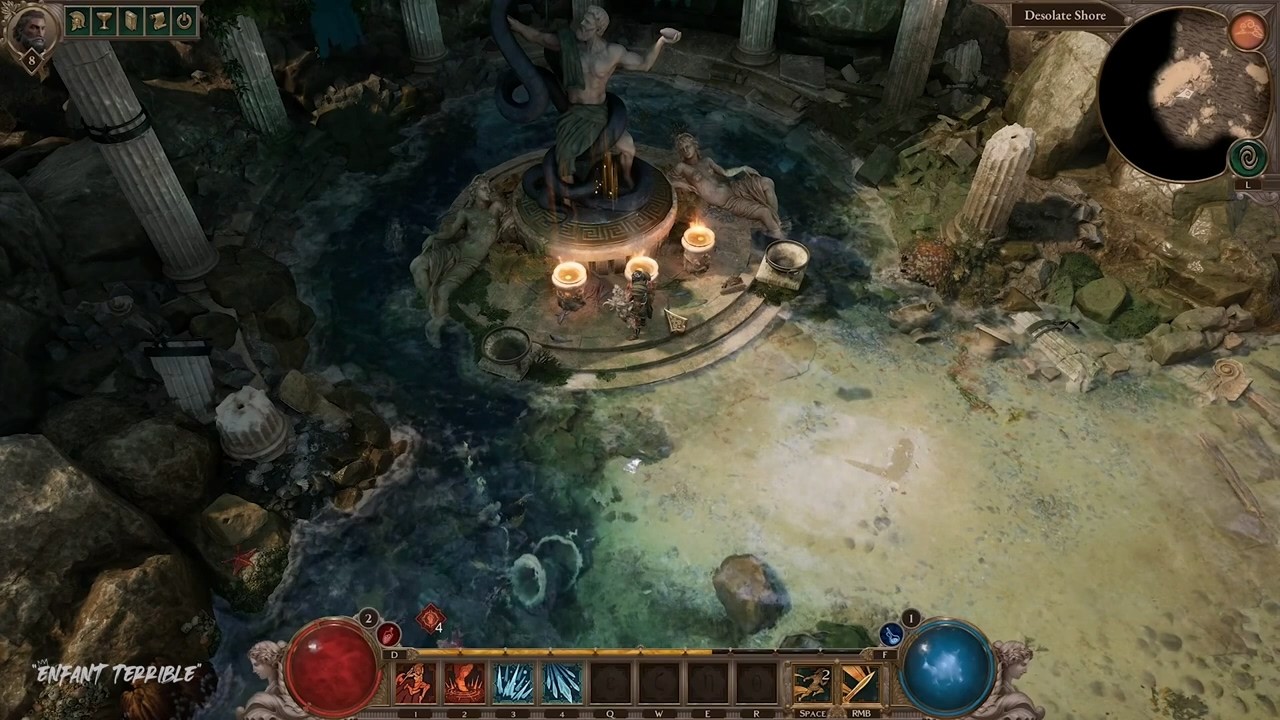Activate the second ice spikes skill
The width and height of the screenshot is (1280, 720).
click(x=562, y=684)
